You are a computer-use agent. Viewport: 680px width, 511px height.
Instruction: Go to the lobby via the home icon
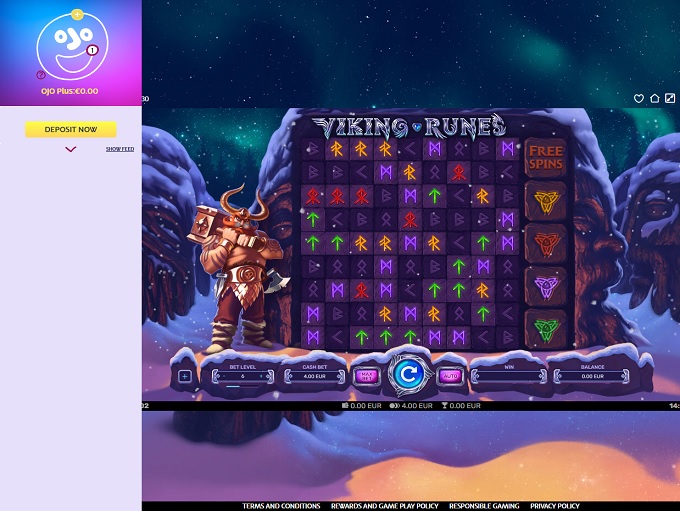pos(654,99)
